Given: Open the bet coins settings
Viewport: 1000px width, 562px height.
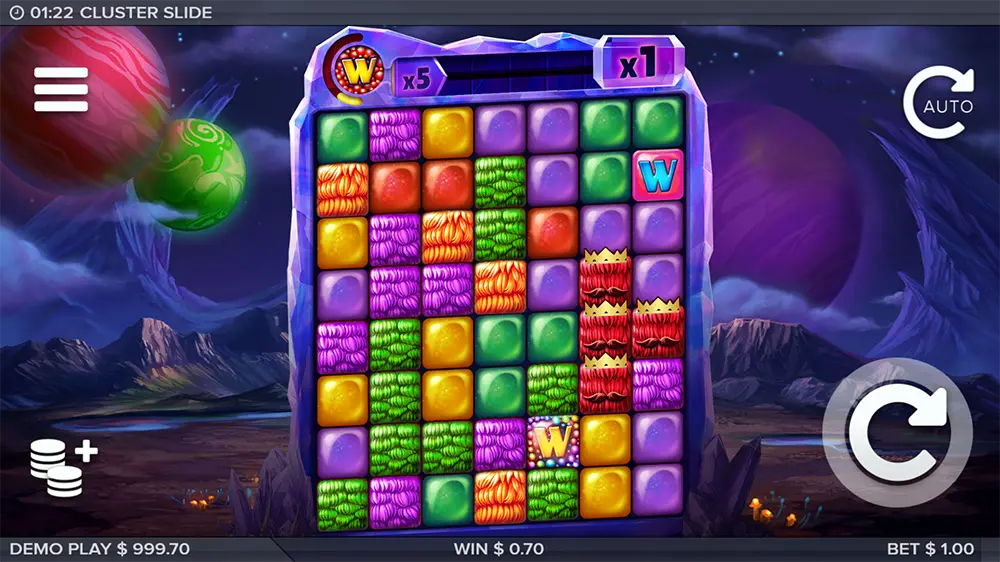Looking at the screenshot, I should click(62, 468).
